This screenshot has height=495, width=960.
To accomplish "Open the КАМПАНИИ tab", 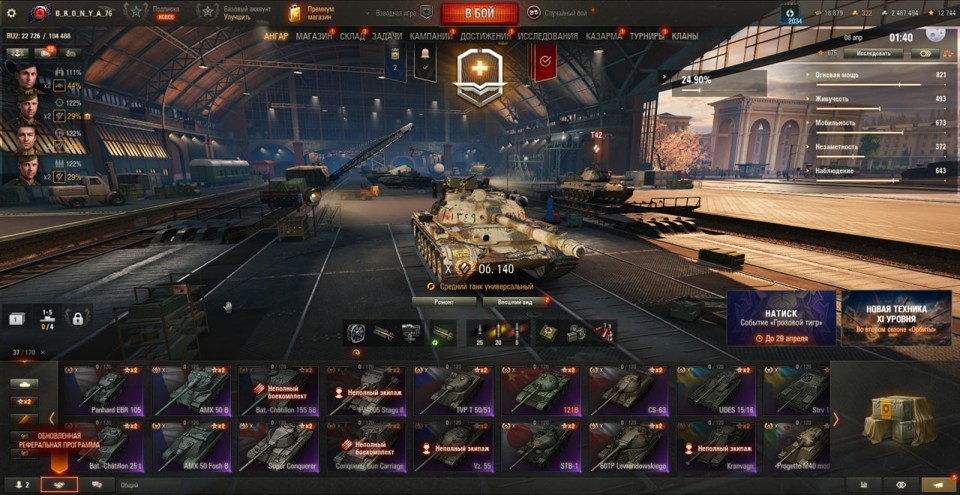I will click(430, 36).
